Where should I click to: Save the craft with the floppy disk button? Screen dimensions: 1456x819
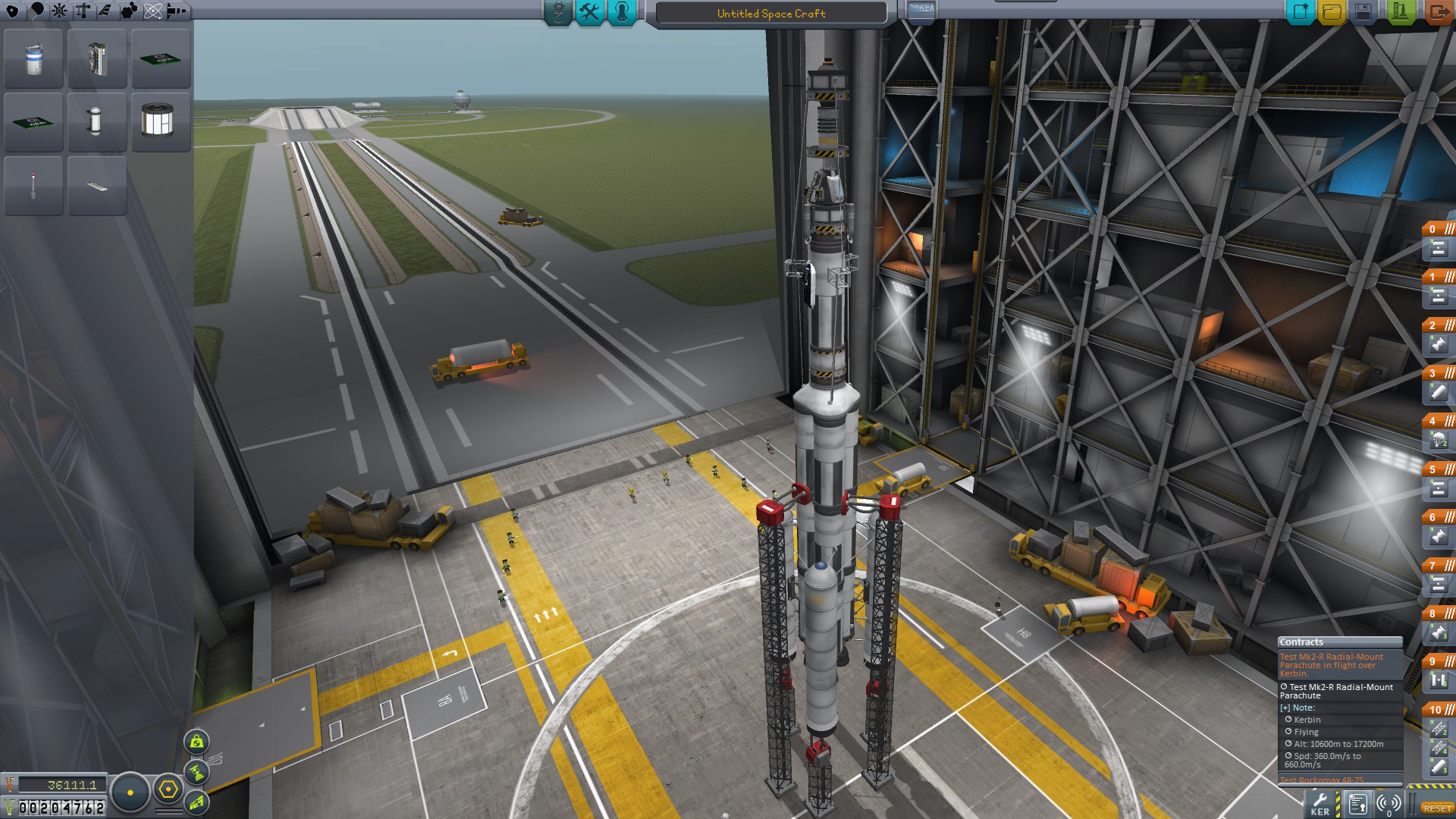[1363, 12]
